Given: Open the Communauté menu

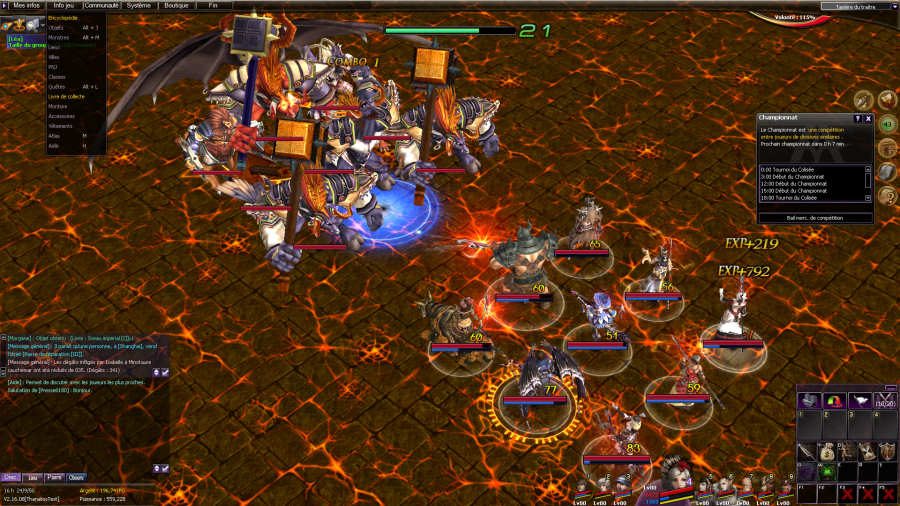Looking at the screenshot, I should (x=101, y=5).
